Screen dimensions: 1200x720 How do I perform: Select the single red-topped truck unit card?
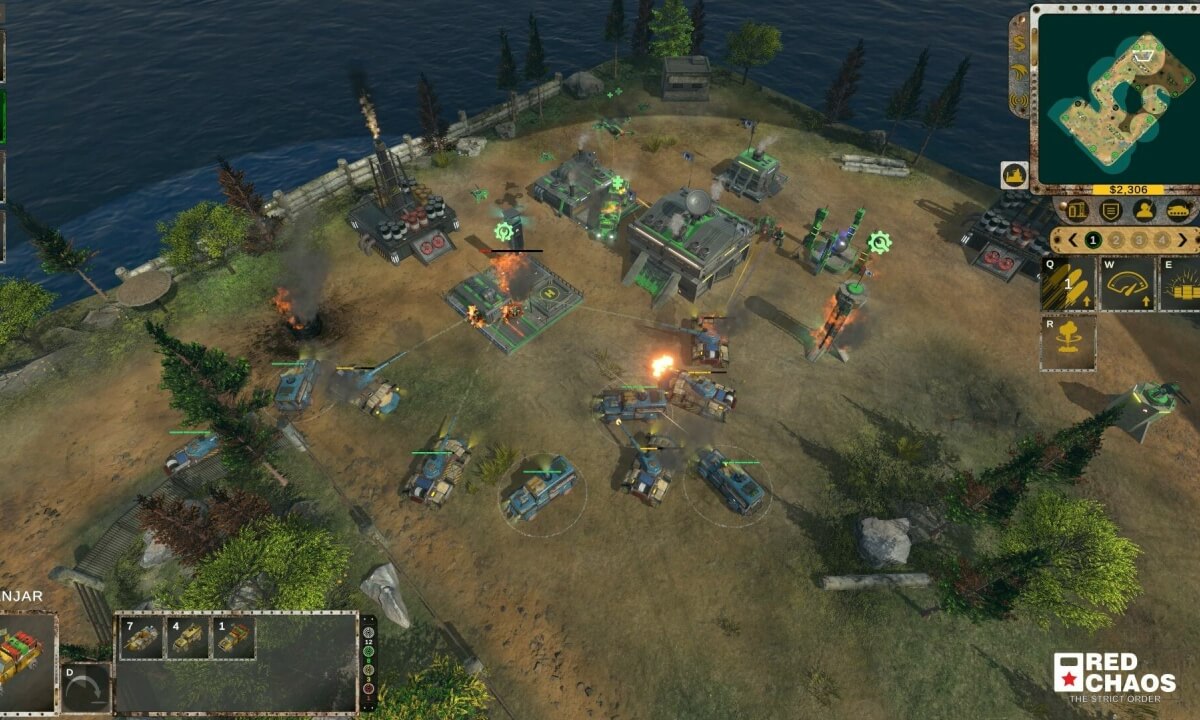234,638
